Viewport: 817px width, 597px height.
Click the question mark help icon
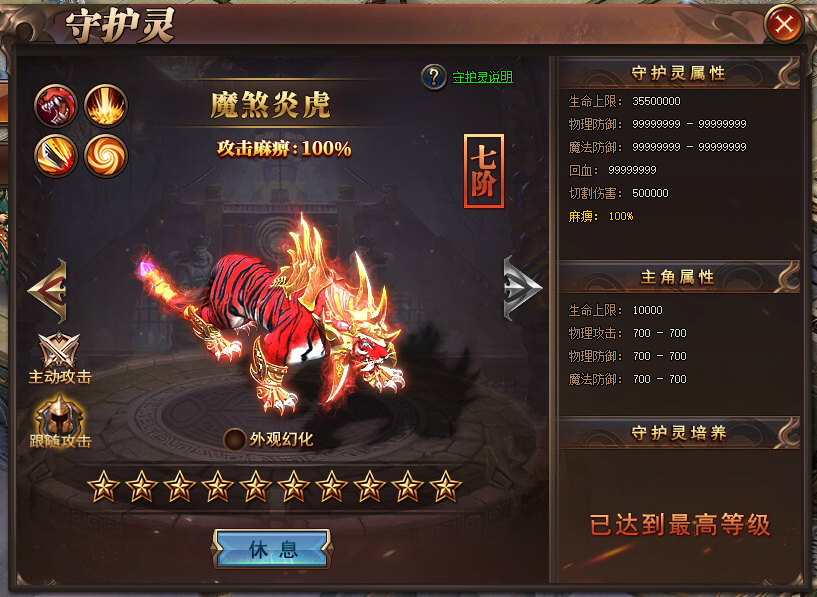point(433,77)
